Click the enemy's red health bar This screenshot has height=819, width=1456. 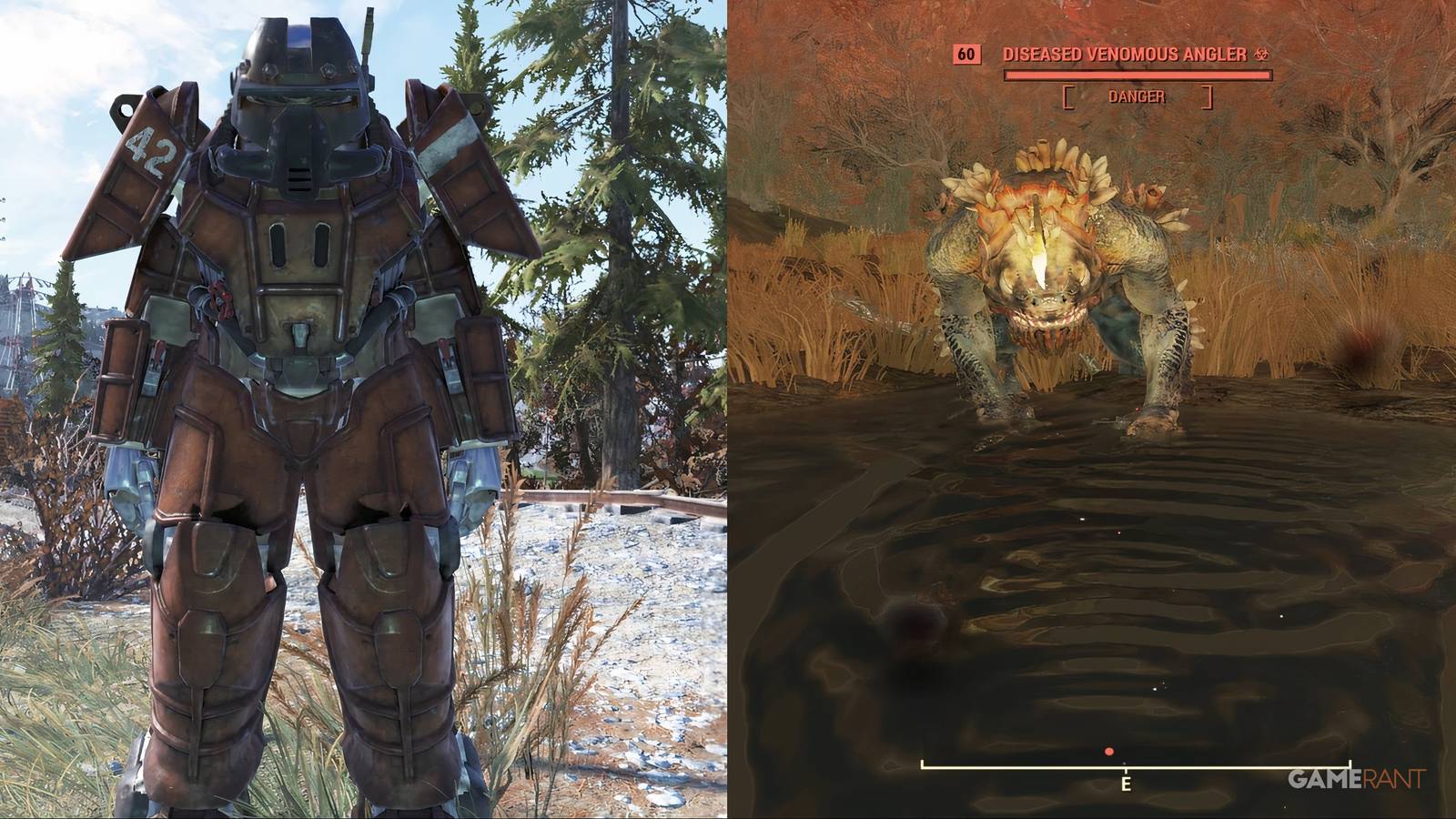[x=1137, y=75]
